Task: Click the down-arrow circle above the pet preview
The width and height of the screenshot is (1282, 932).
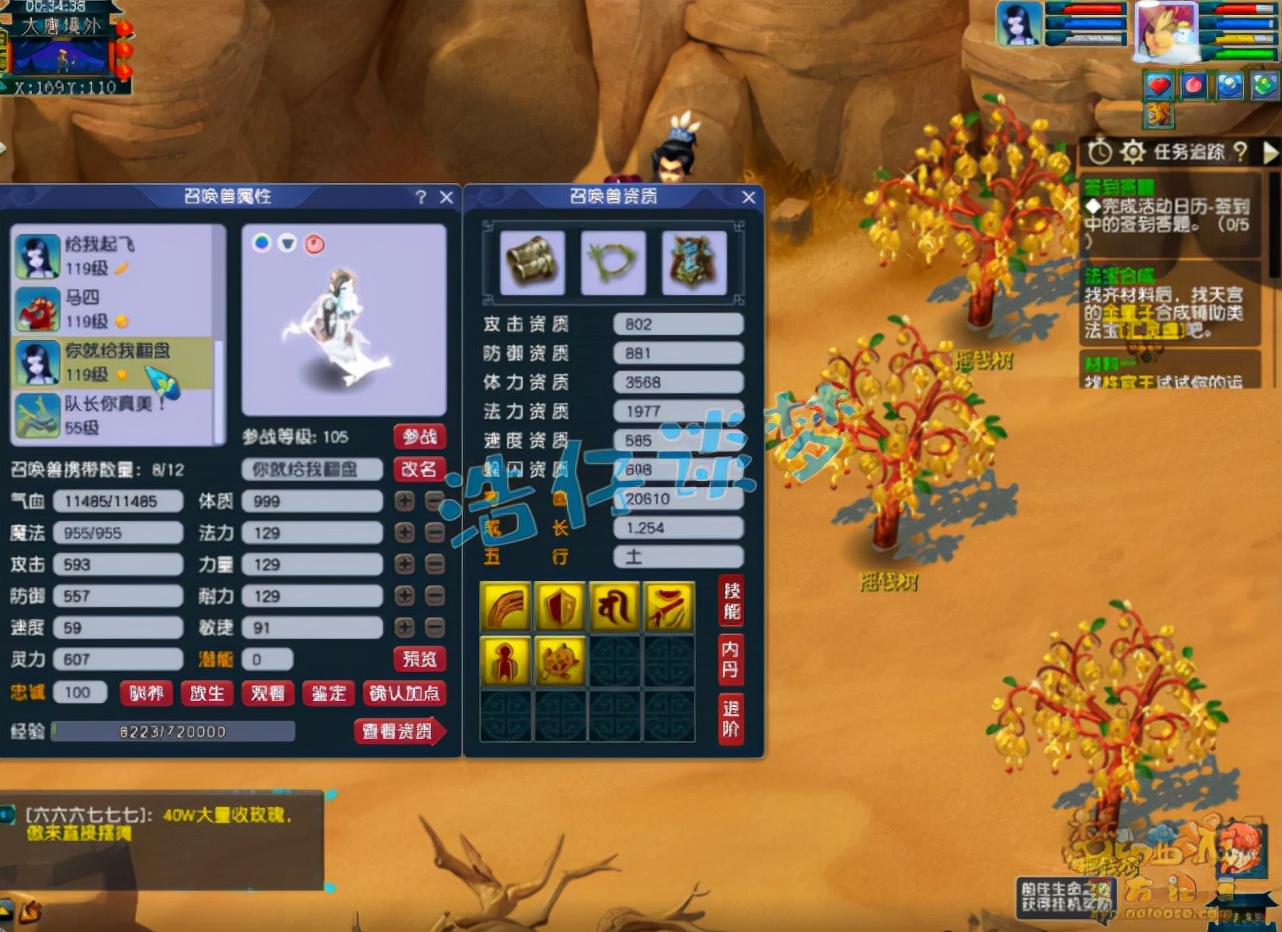Action: point(286,242)
